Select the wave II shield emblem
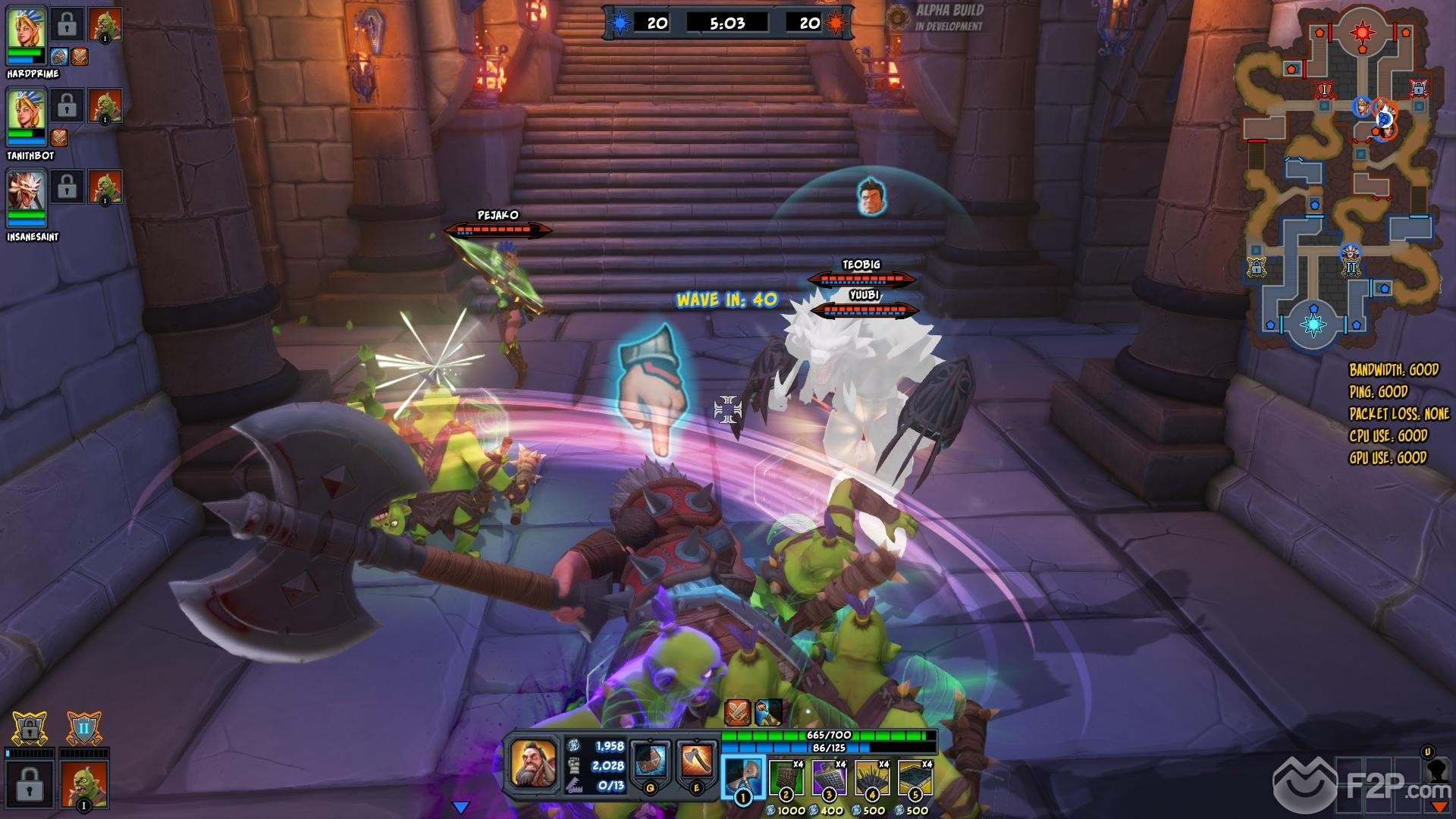 click(x=83, y=729)
